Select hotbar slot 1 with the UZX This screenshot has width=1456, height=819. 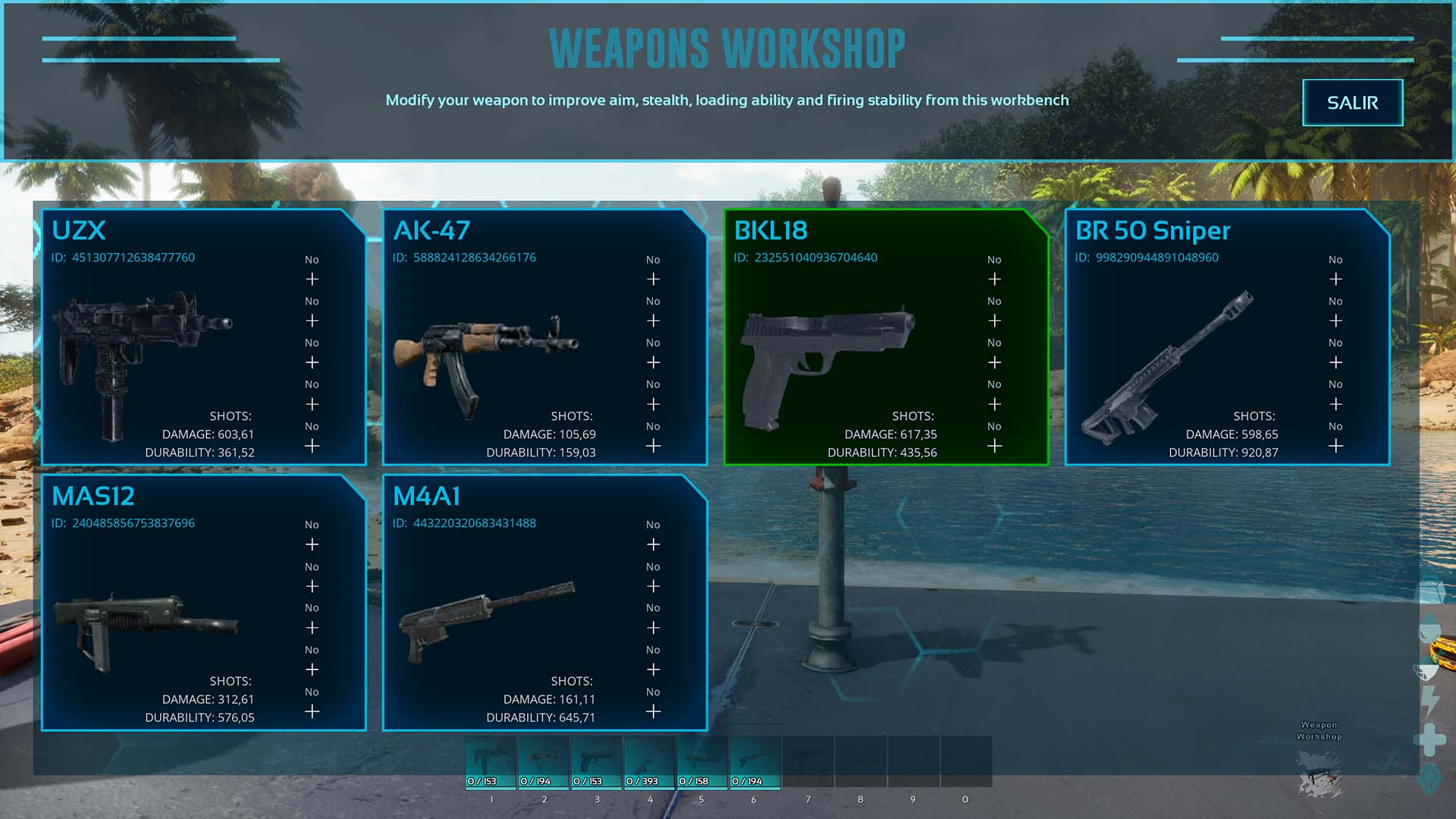coord(491,762)
